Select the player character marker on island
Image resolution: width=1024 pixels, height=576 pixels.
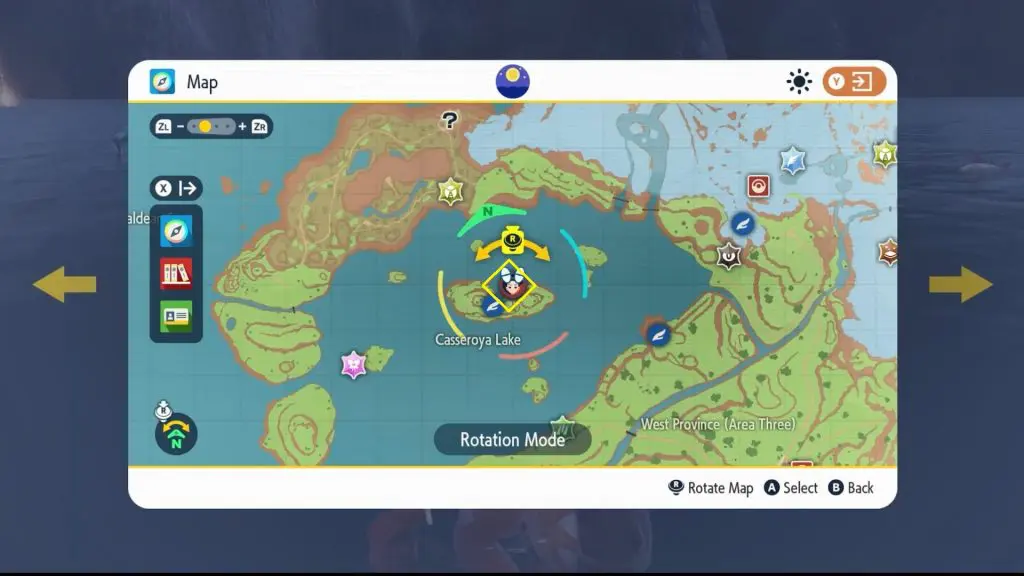click(x=510, y=286)
